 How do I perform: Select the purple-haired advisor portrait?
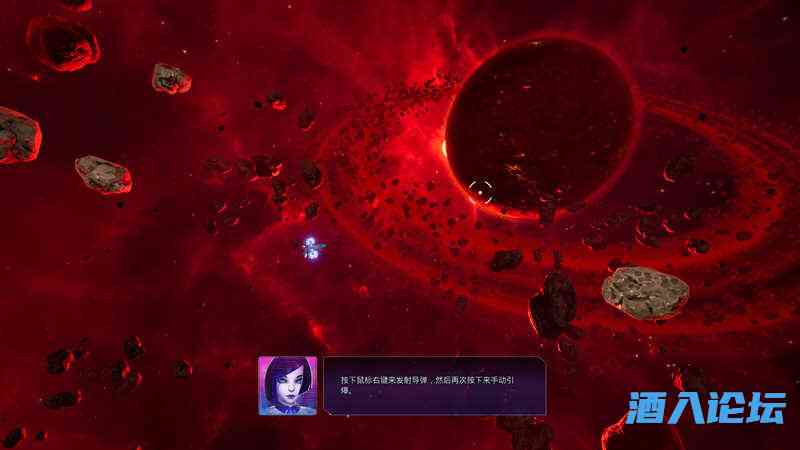287,385
